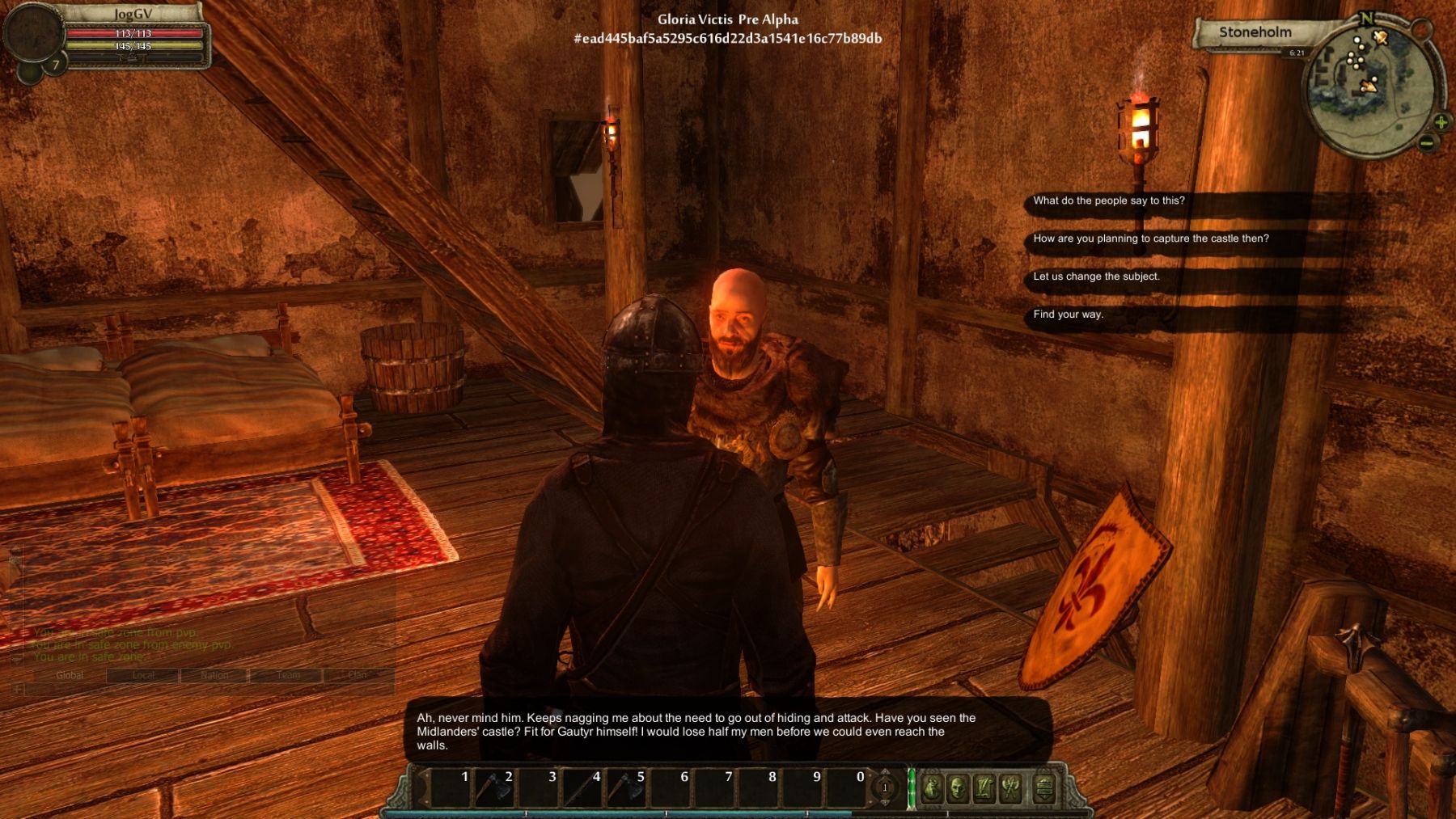Open the scroll and quill journal icon
This screenshot has width=1456, height=819.
pos(984,788)
